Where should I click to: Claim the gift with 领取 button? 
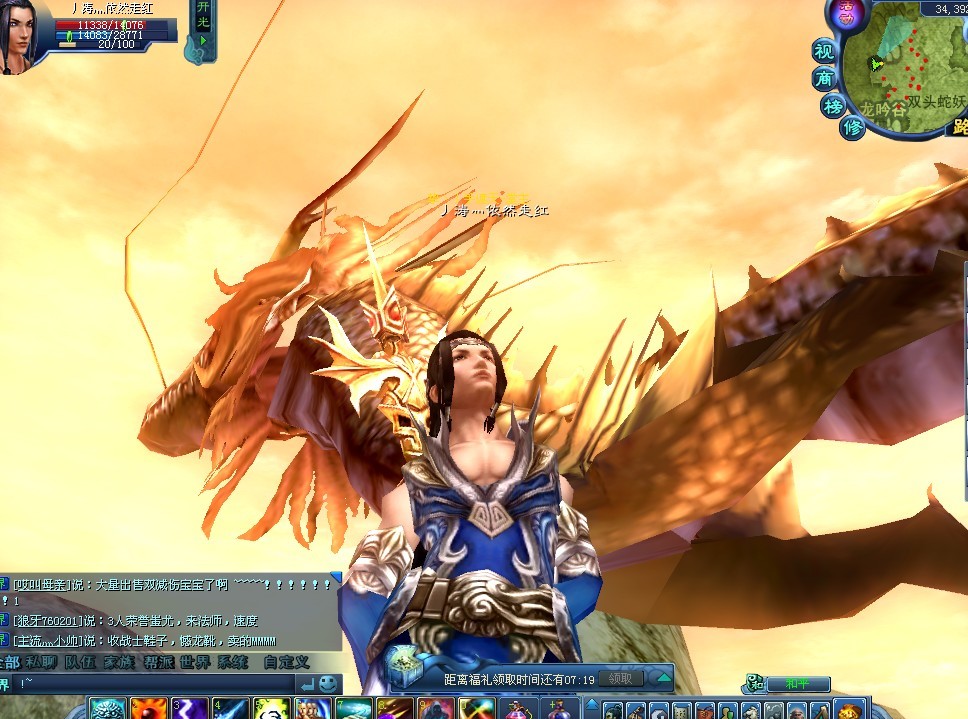pyautogui.click(x=620, y=679)
